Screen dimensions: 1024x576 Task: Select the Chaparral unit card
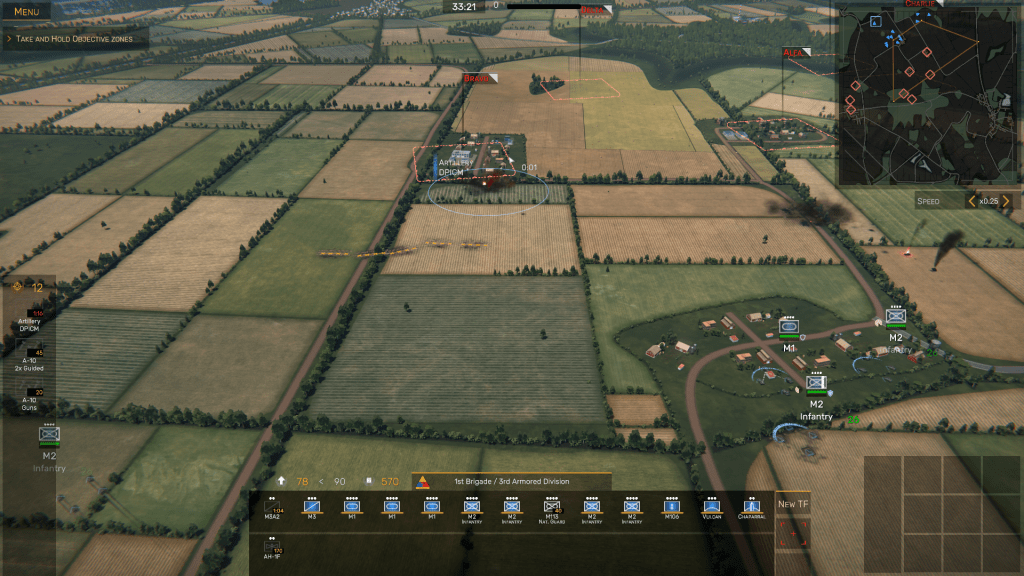pyautogui.click(x=752, y=509)
